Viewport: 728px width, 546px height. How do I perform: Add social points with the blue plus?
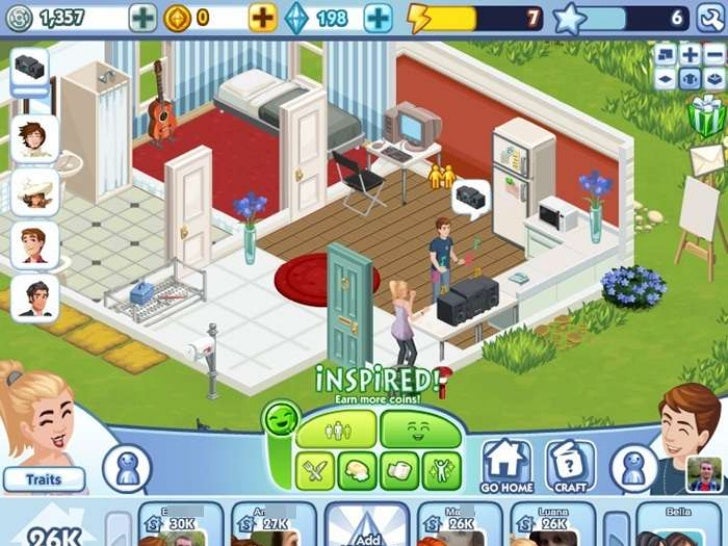(378, 17)
